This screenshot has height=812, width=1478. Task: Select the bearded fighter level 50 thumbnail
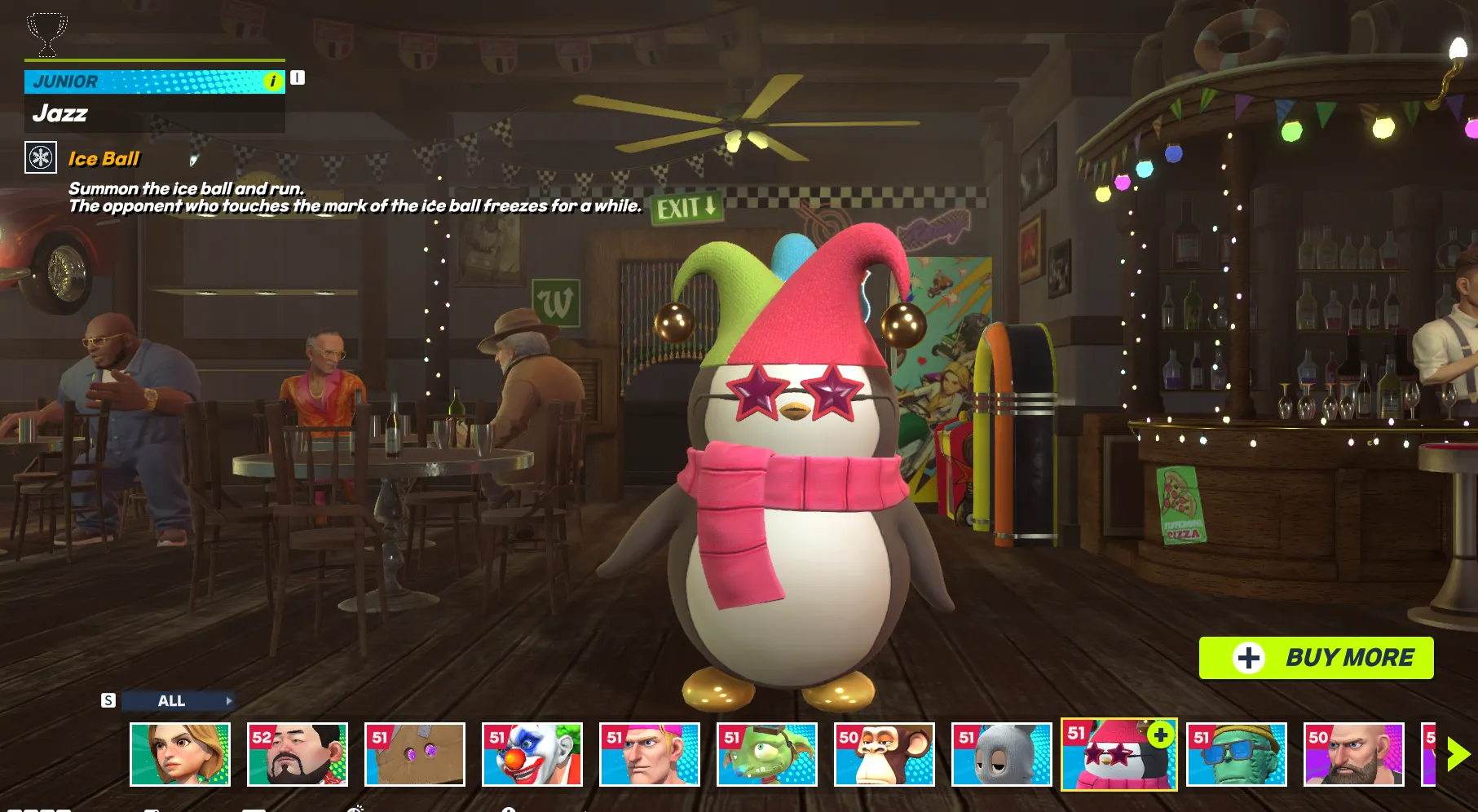(1354, 754)
